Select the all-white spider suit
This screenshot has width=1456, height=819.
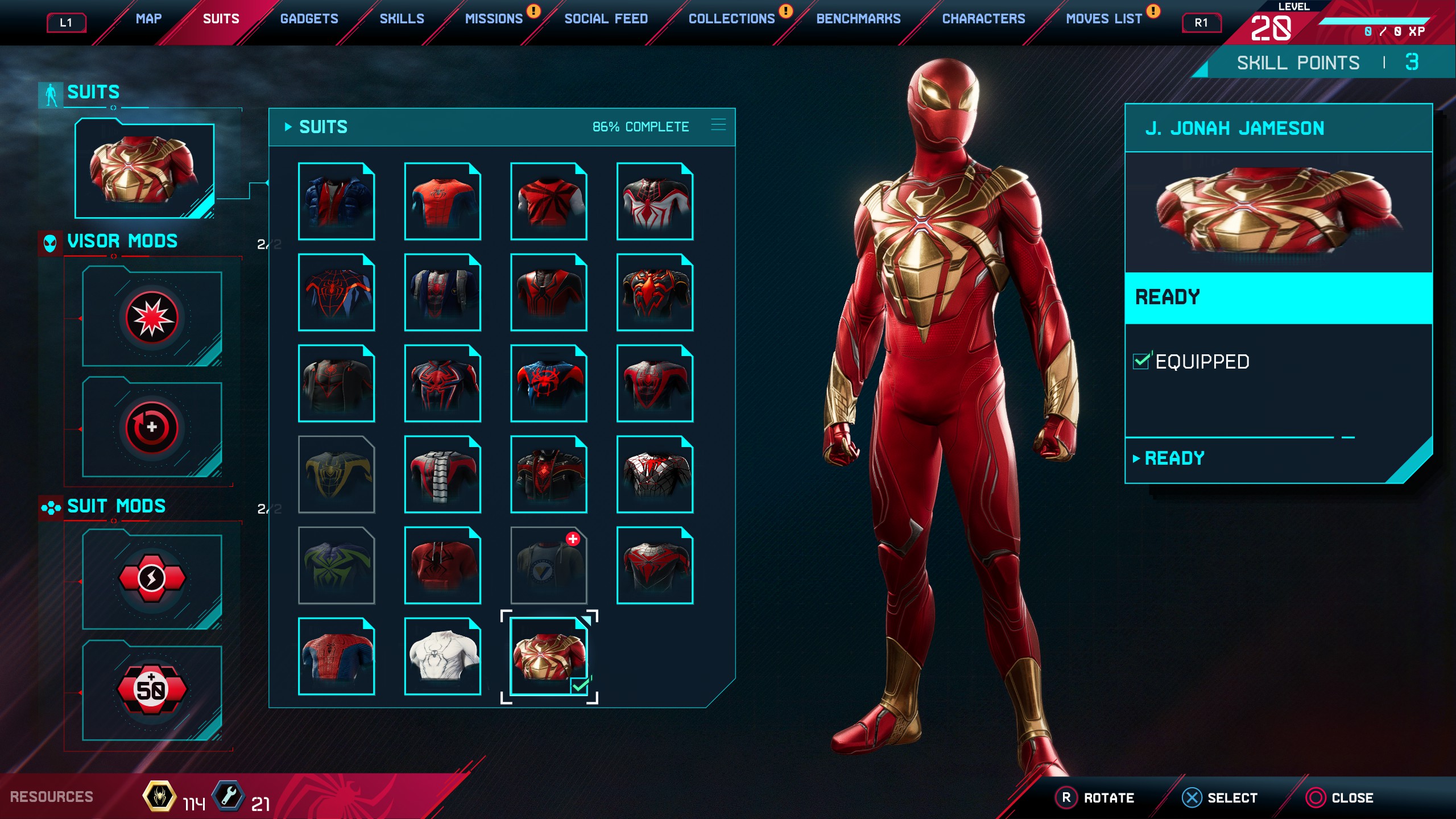442,656
